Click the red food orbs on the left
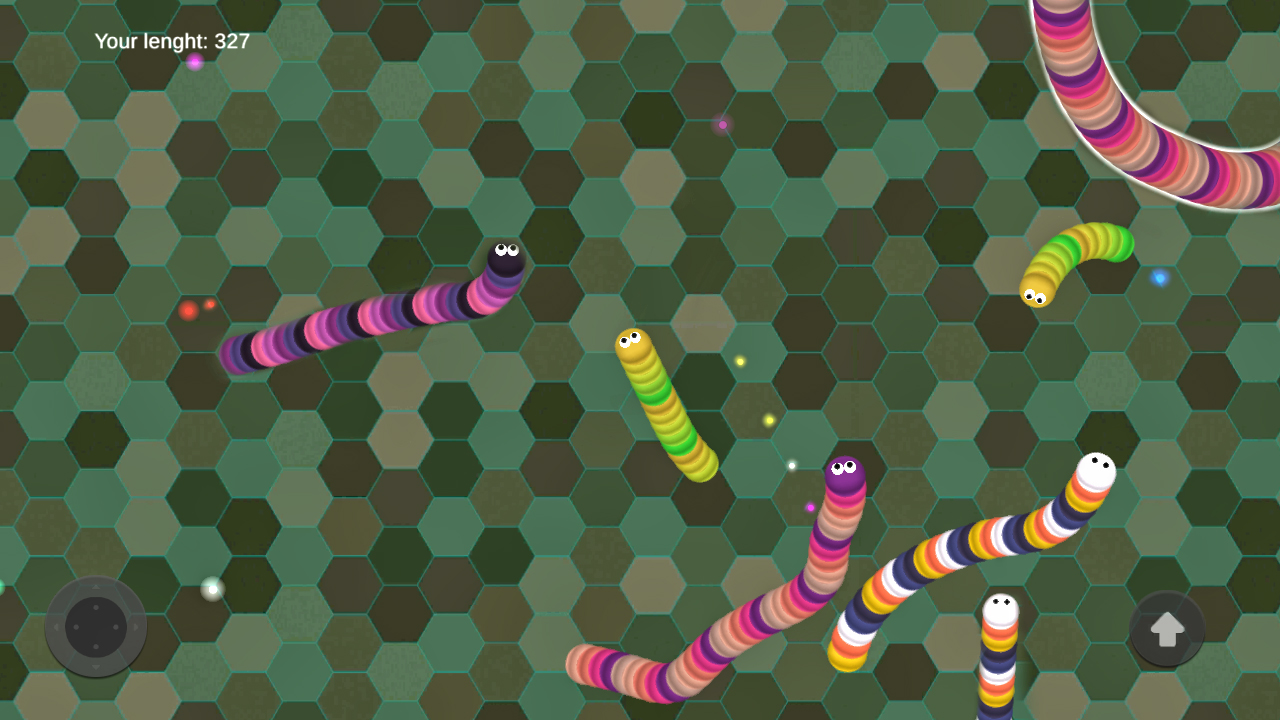1280x720 pixels. [196, 309]
